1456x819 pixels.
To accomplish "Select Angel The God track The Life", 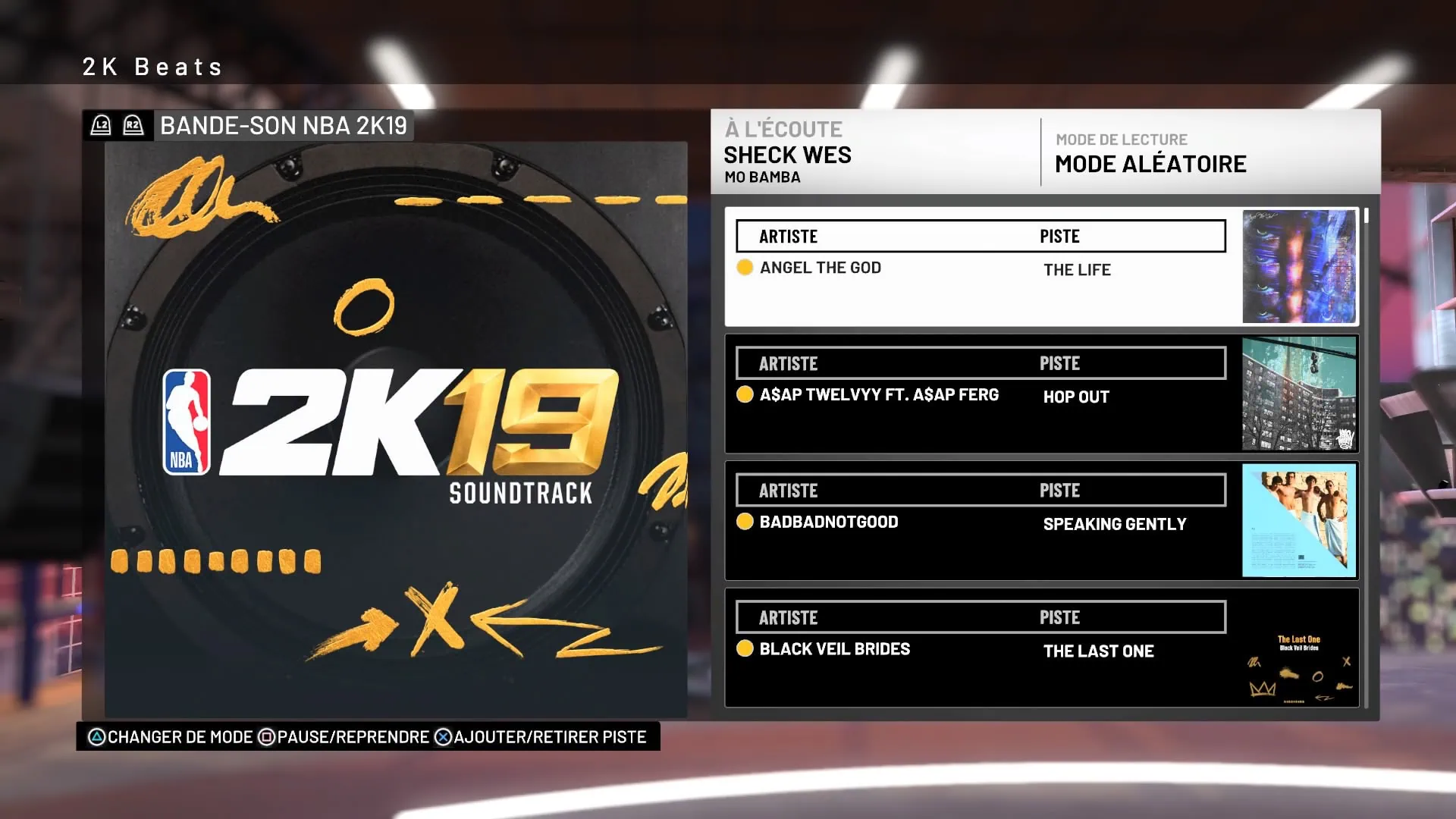I will (978, 268).
